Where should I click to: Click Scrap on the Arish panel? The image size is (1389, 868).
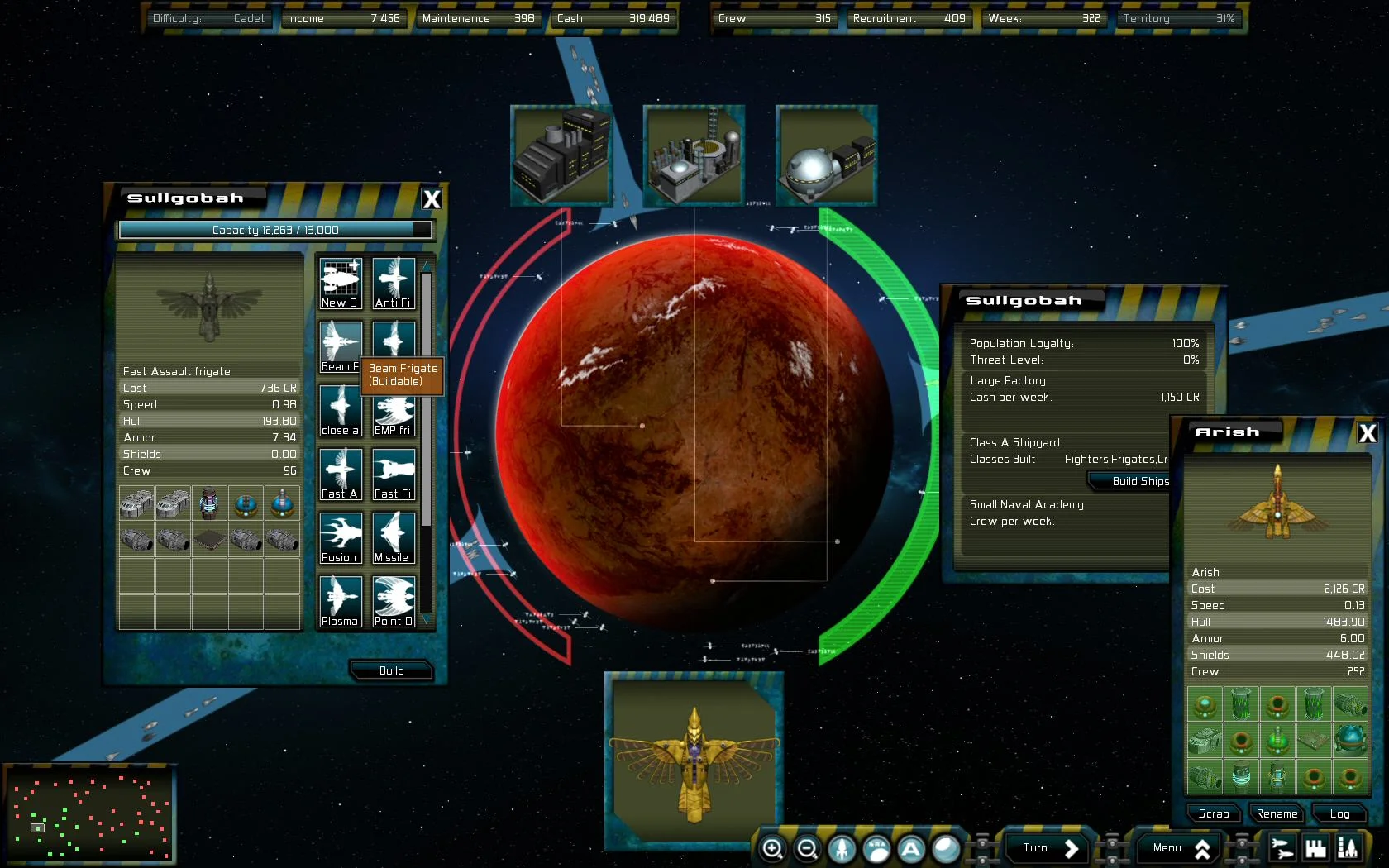pyautogui.click(x=1212, y=813)
